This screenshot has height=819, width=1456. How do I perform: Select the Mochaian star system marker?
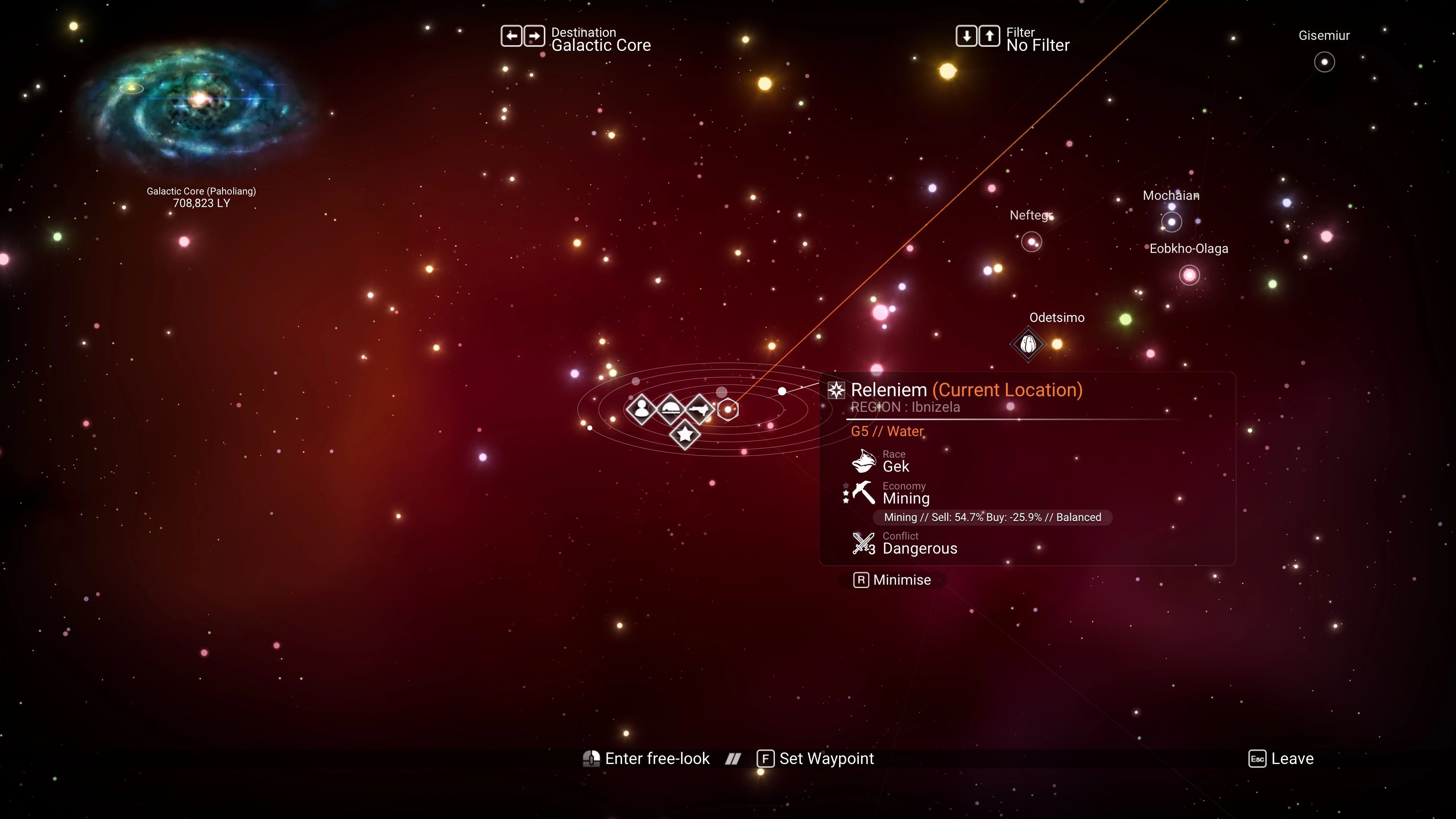click(x=1171, y=222)
